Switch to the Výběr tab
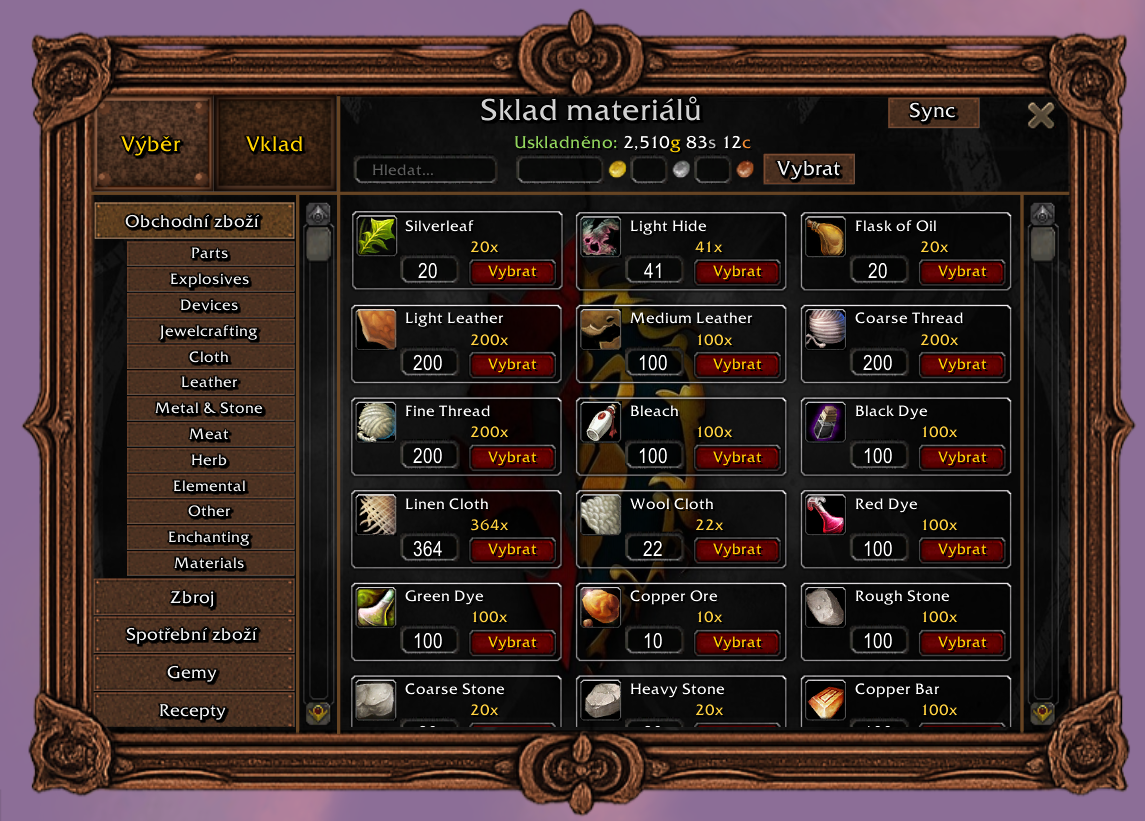The height and width of the screenshot is (821, 1145). pos(151,144)
